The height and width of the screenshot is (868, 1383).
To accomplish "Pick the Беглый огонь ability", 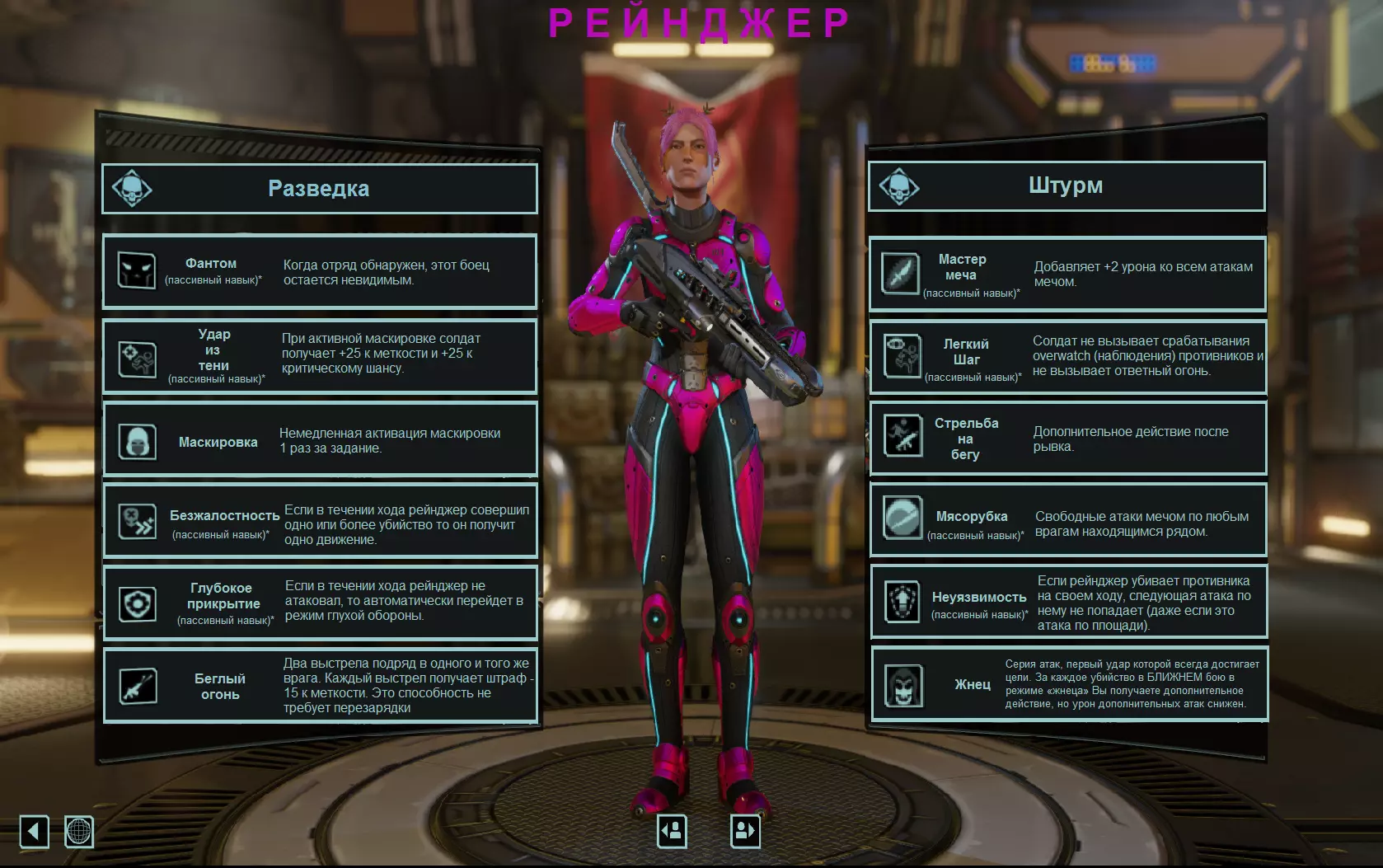I will coord(319,685).
